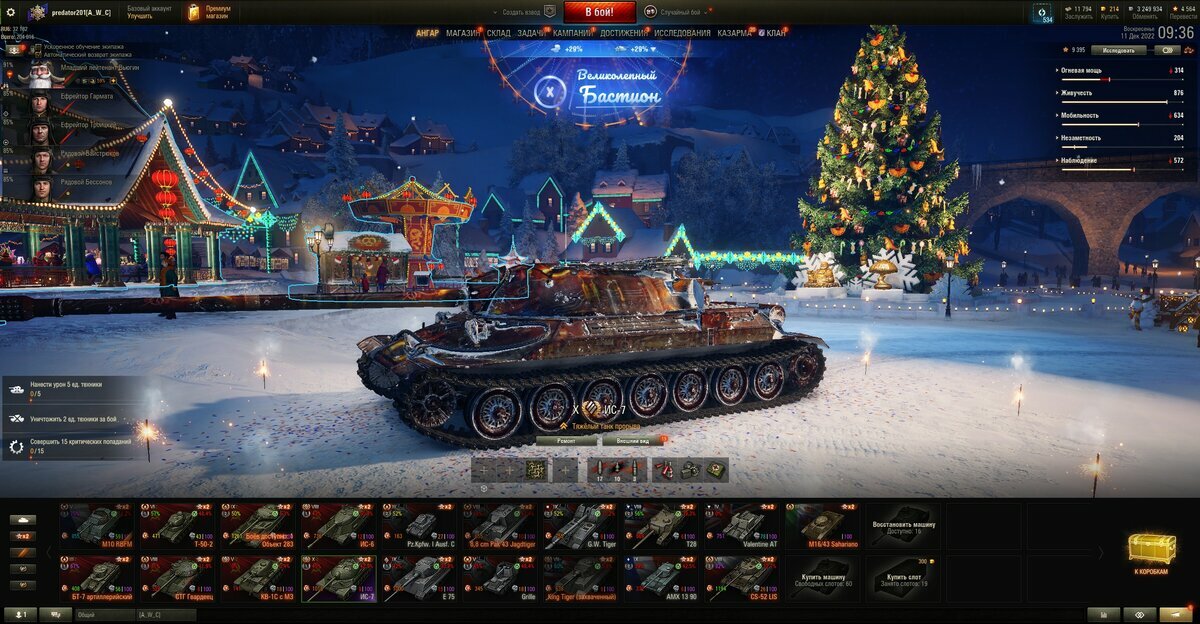Select the Valentine AT tank card
1200x624 pixels.
[744, 525]
